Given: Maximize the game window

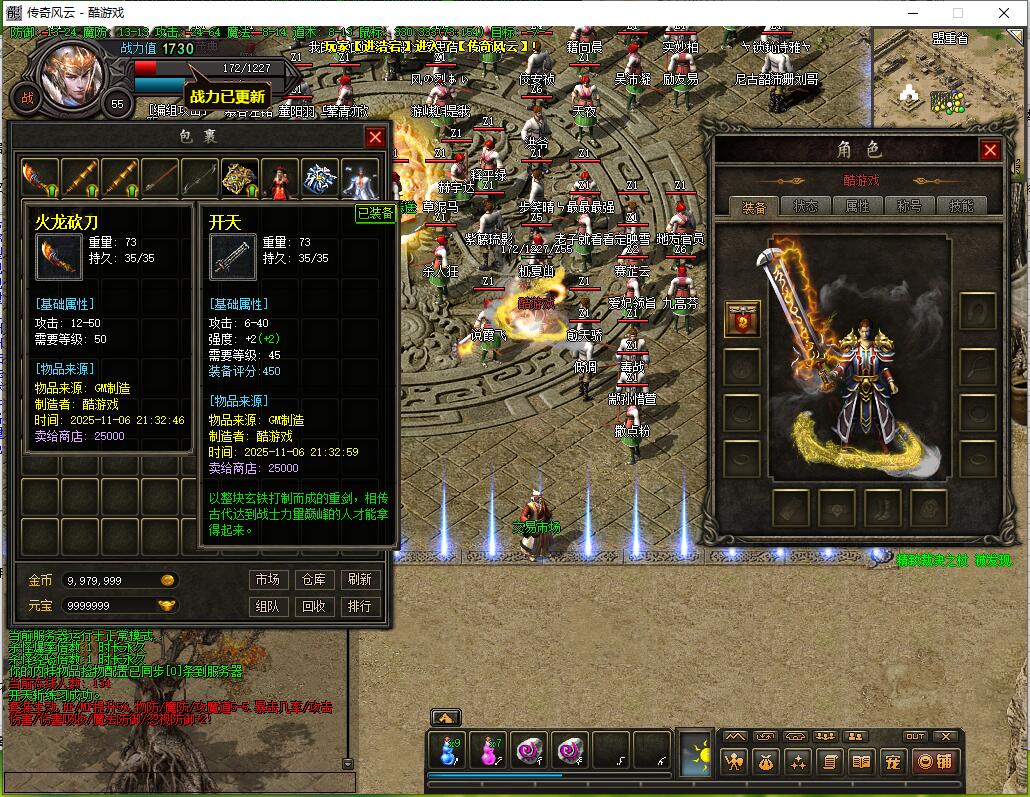Looking at the screenshot, I should coord(958,13).
